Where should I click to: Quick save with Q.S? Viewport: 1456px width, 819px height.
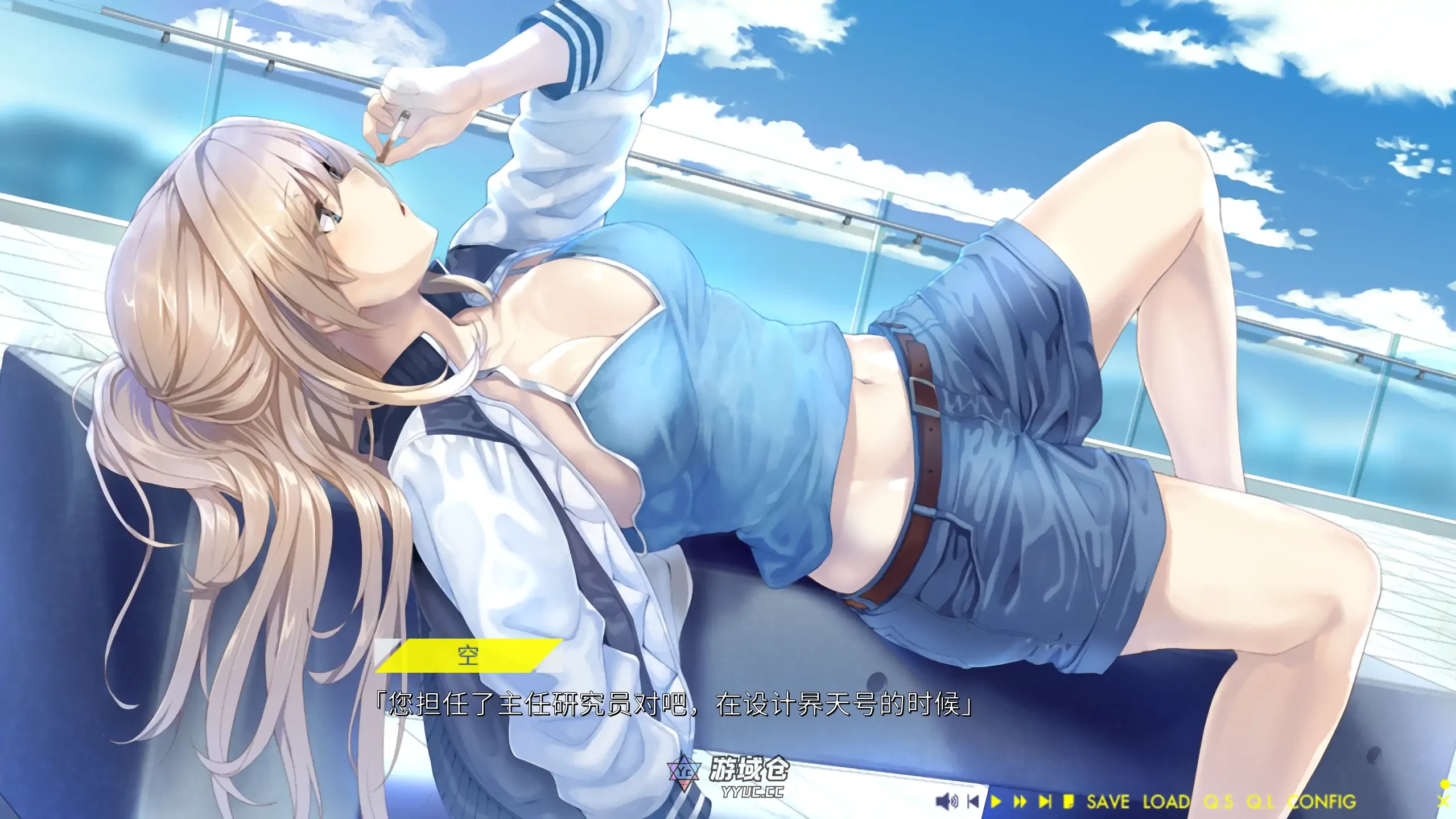tap(1219, 802)
